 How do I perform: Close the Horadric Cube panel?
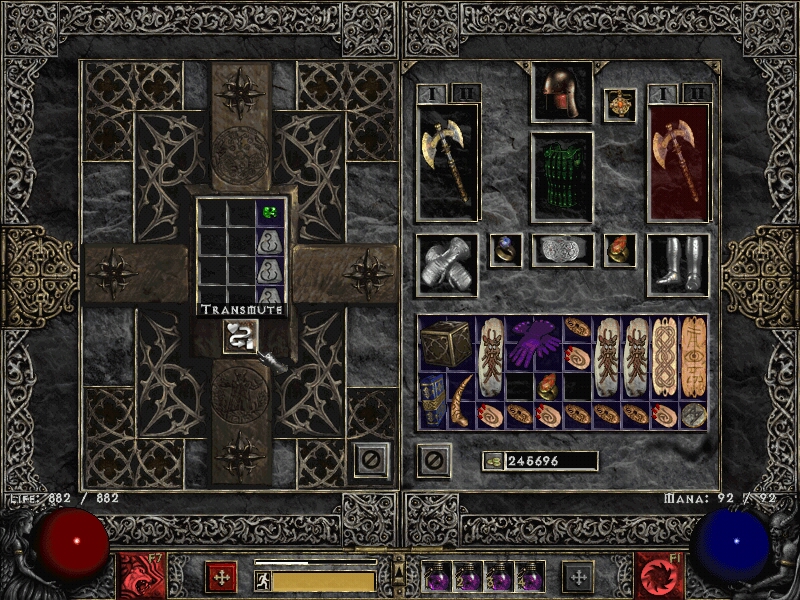point(369,461)
